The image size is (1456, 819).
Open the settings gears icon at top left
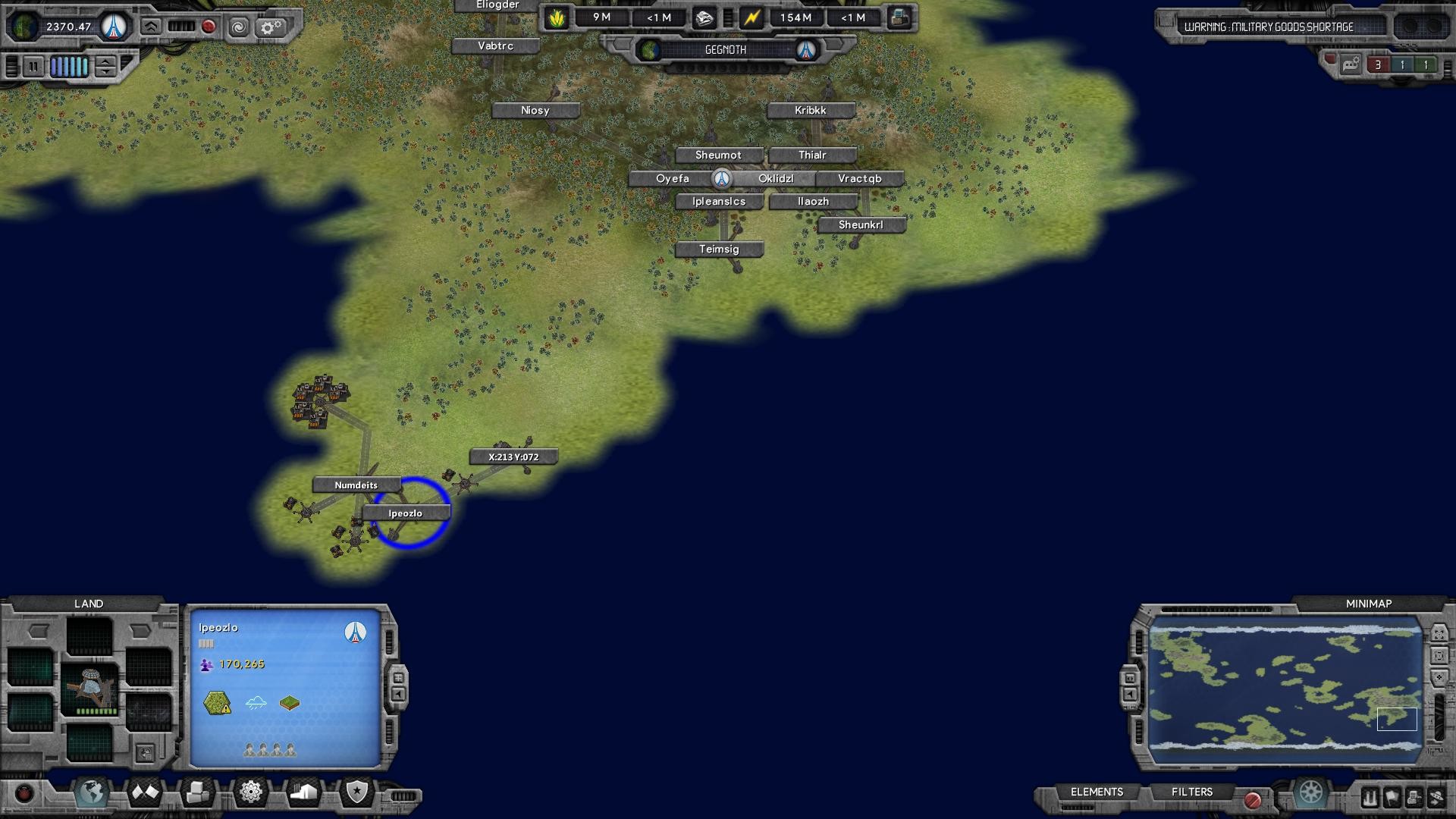[271, 28]
